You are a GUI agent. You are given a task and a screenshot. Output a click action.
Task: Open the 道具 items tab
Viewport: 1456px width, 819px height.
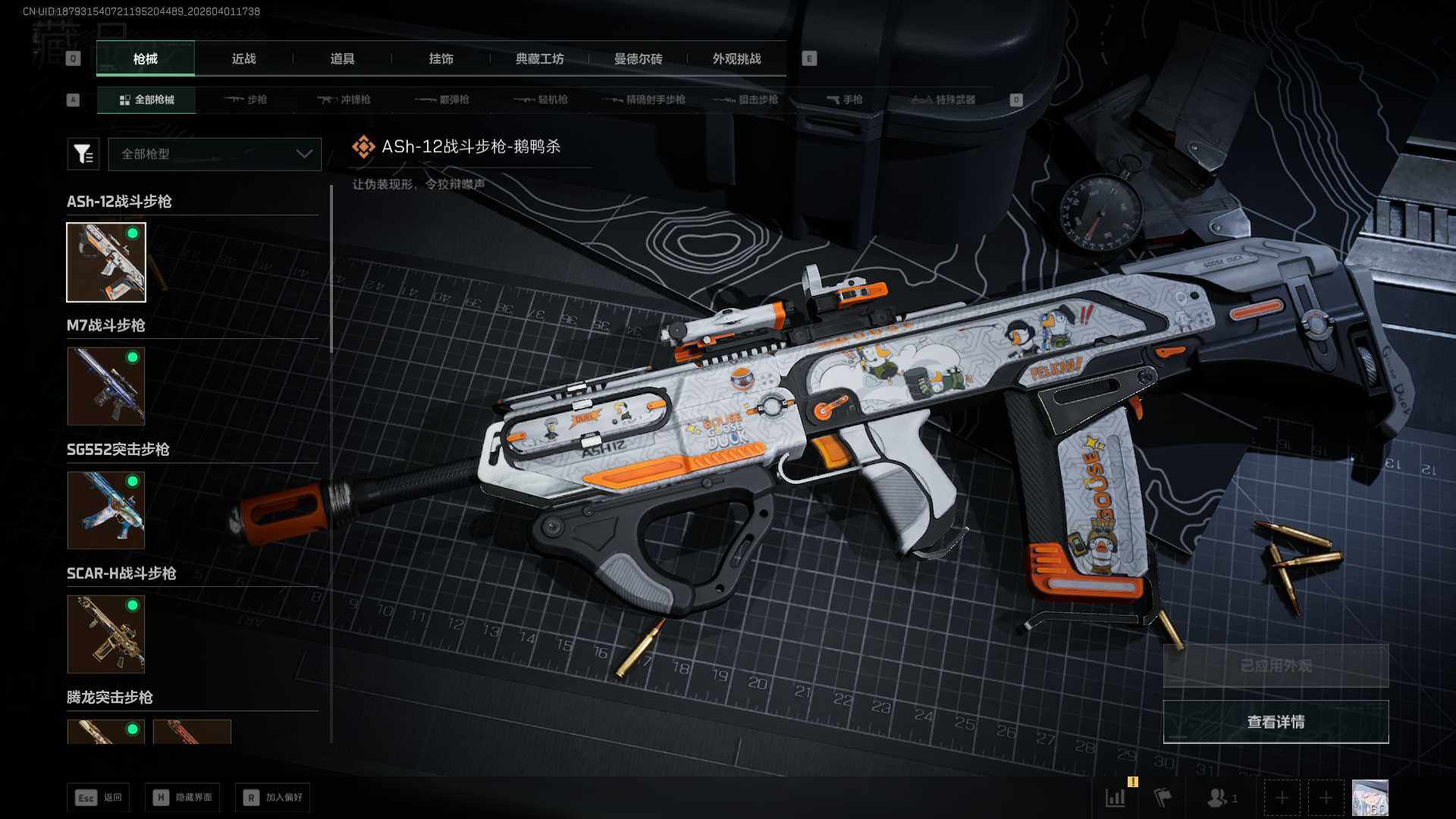(x=342, y=59)
